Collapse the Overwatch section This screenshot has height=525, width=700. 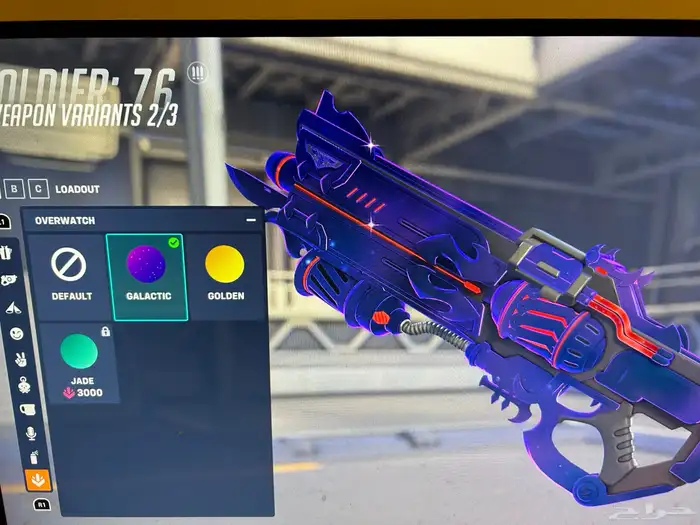(250, 219)
